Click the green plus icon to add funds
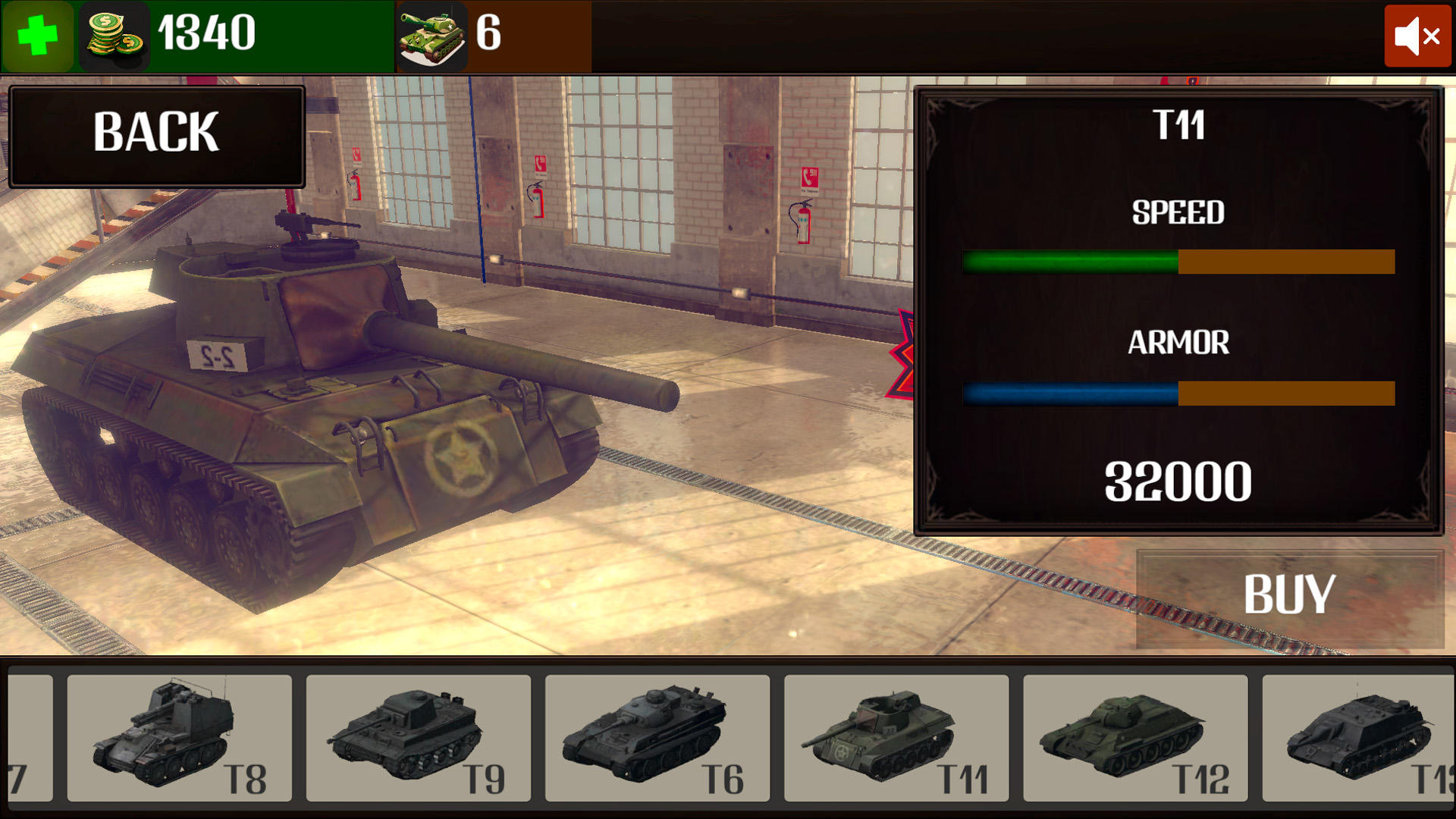The image size is (1456, 819). (37, 36)
